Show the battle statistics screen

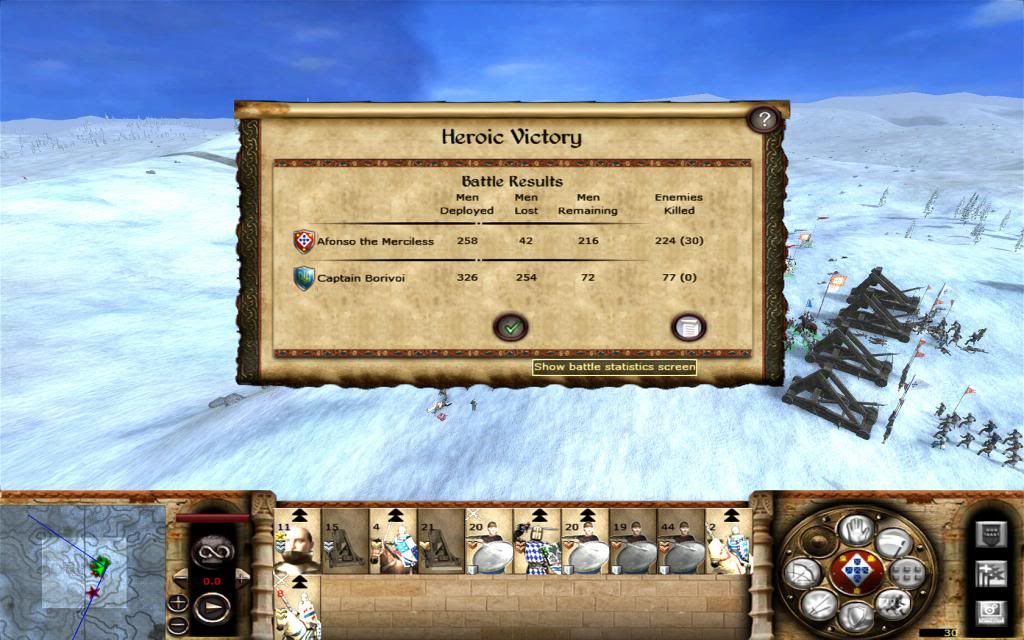(x=689, y=327)
